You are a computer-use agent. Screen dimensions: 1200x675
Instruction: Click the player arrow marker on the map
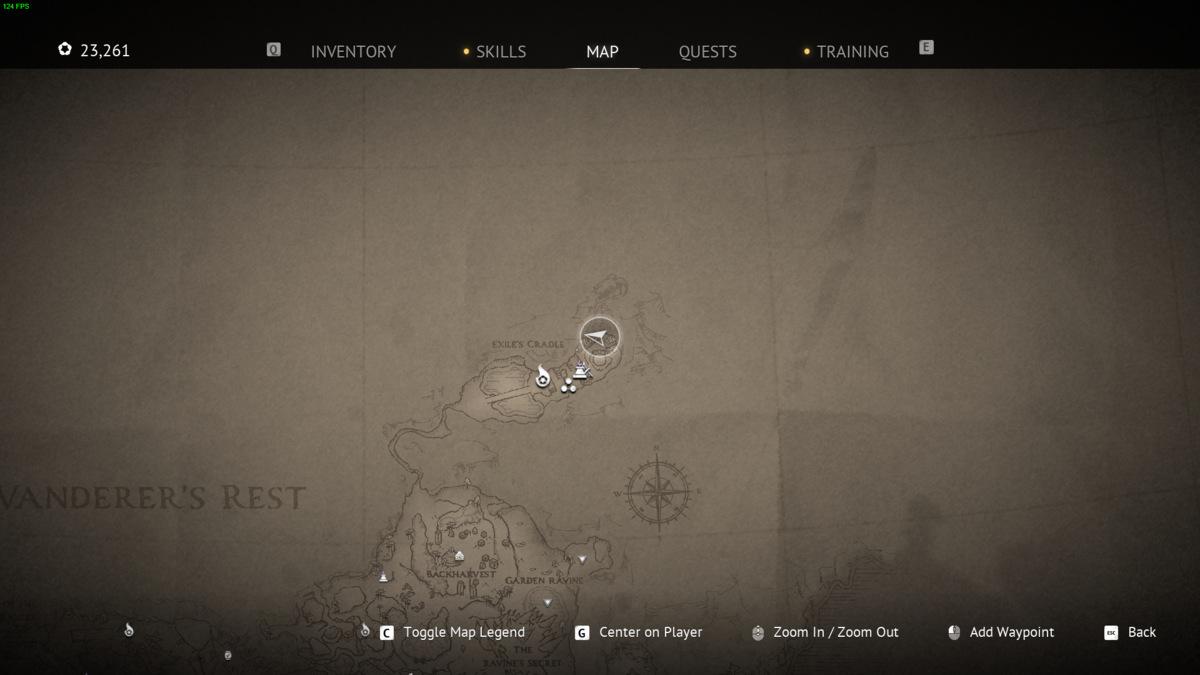(599, 337)
